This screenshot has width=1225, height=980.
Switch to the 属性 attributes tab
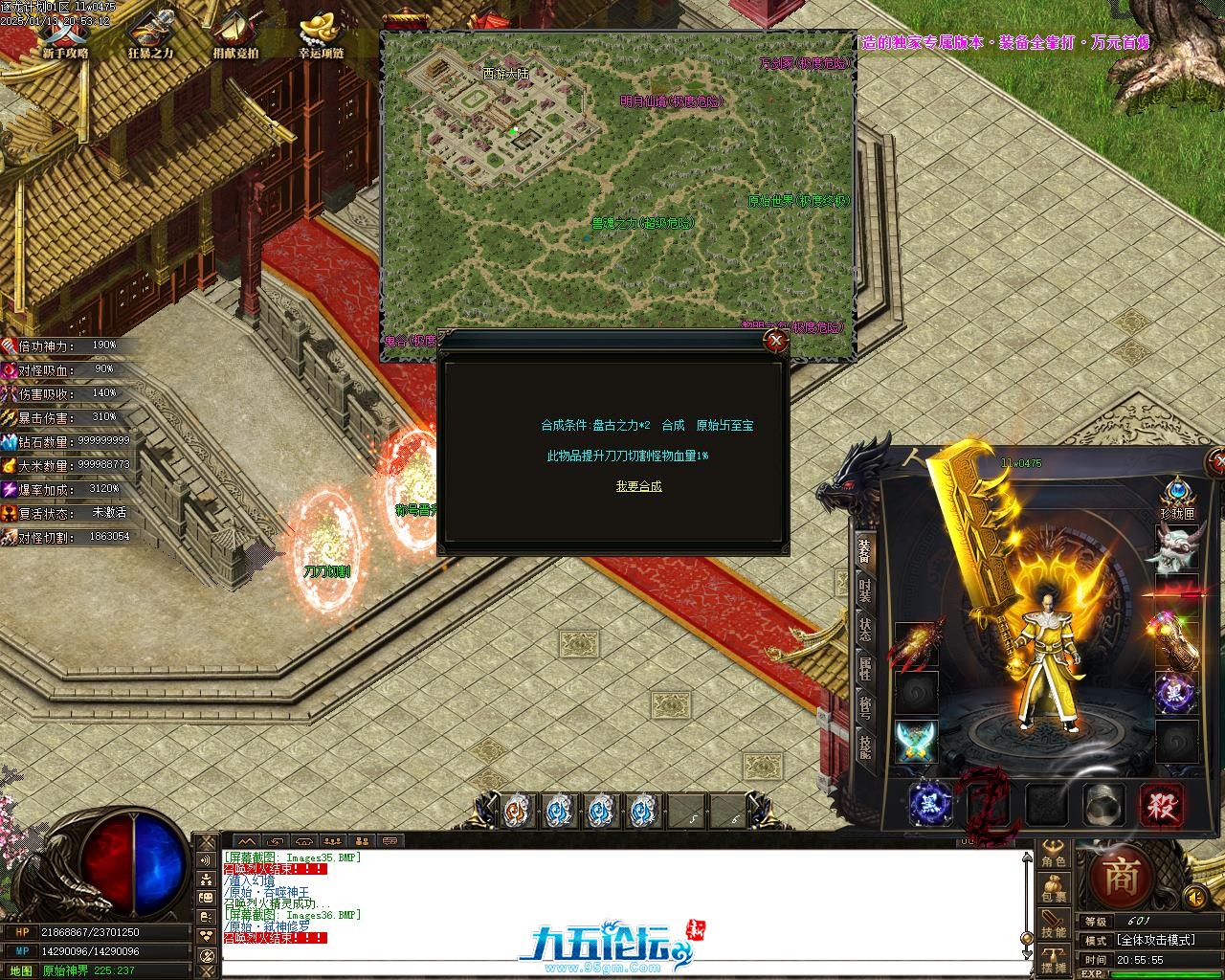pos(865,668)
